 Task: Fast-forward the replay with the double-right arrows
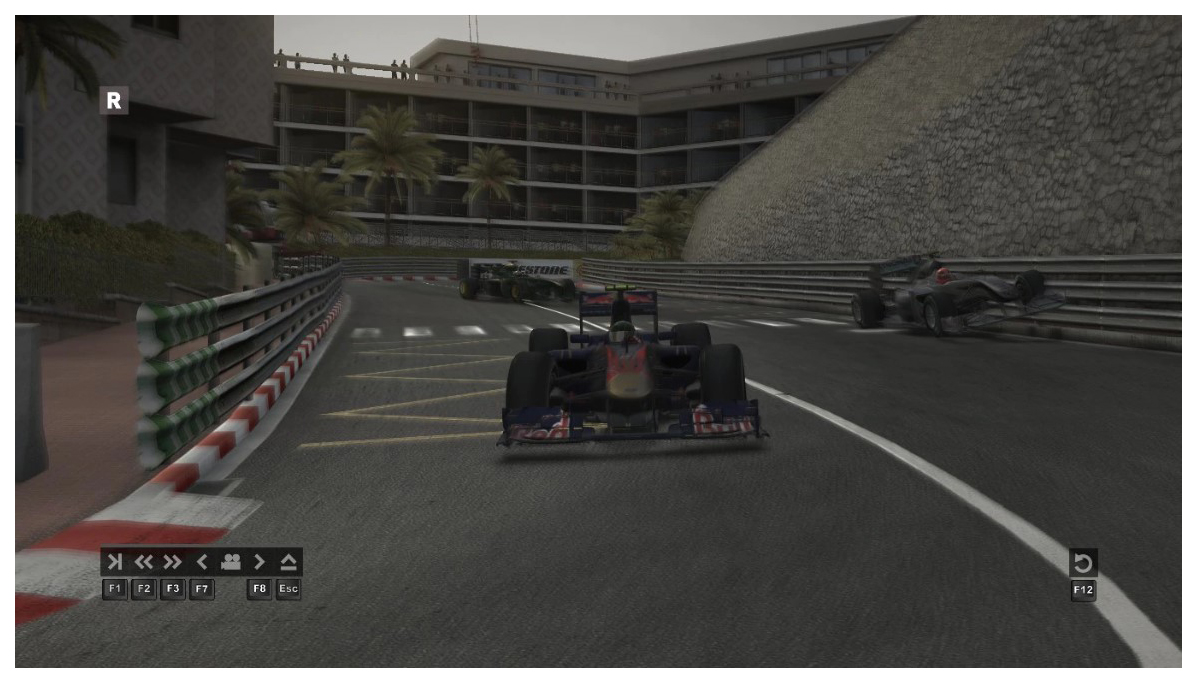point(173,561)
